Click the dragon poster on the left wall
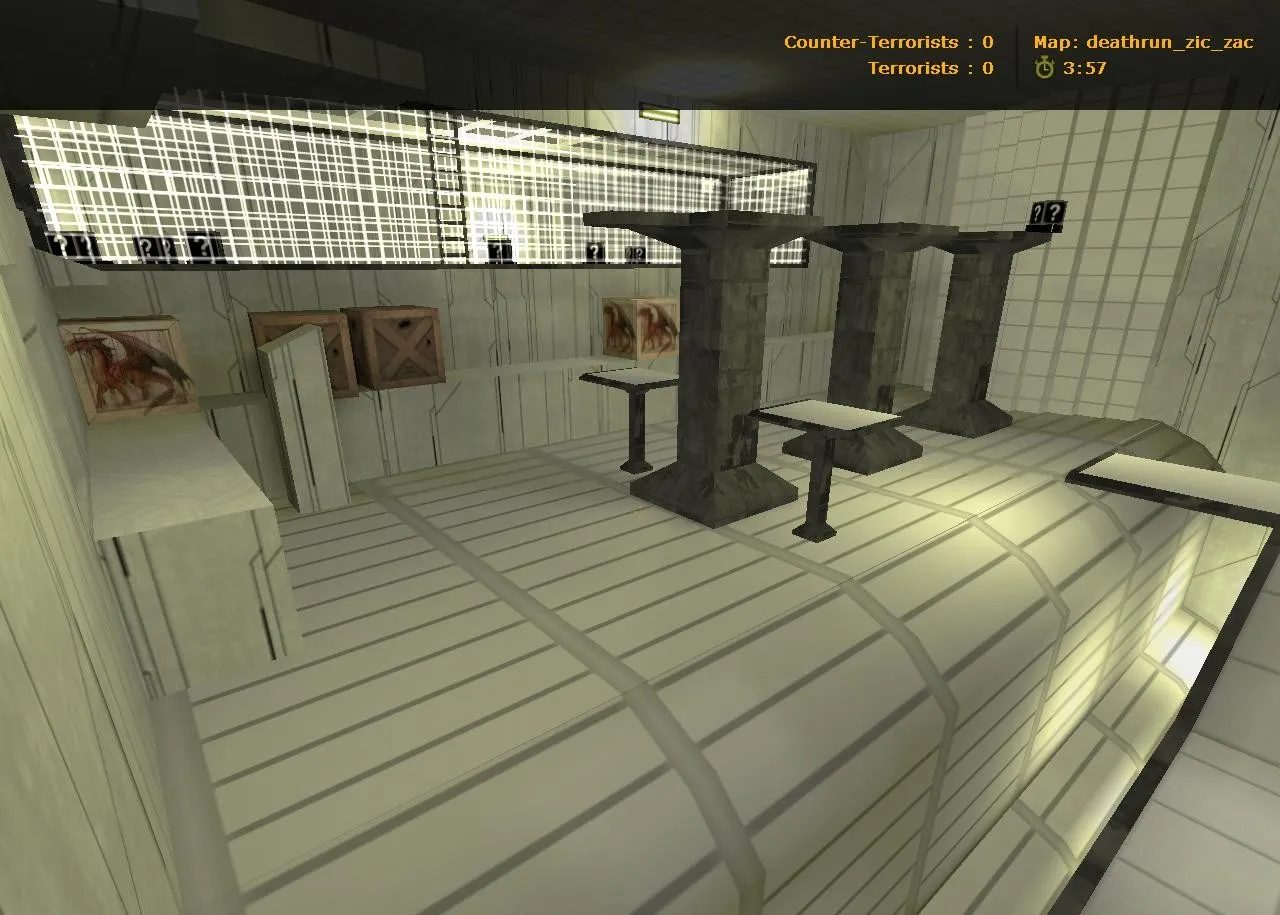Image resolution: width=1280 pixels, height=915 pixels. pos(125,365)
